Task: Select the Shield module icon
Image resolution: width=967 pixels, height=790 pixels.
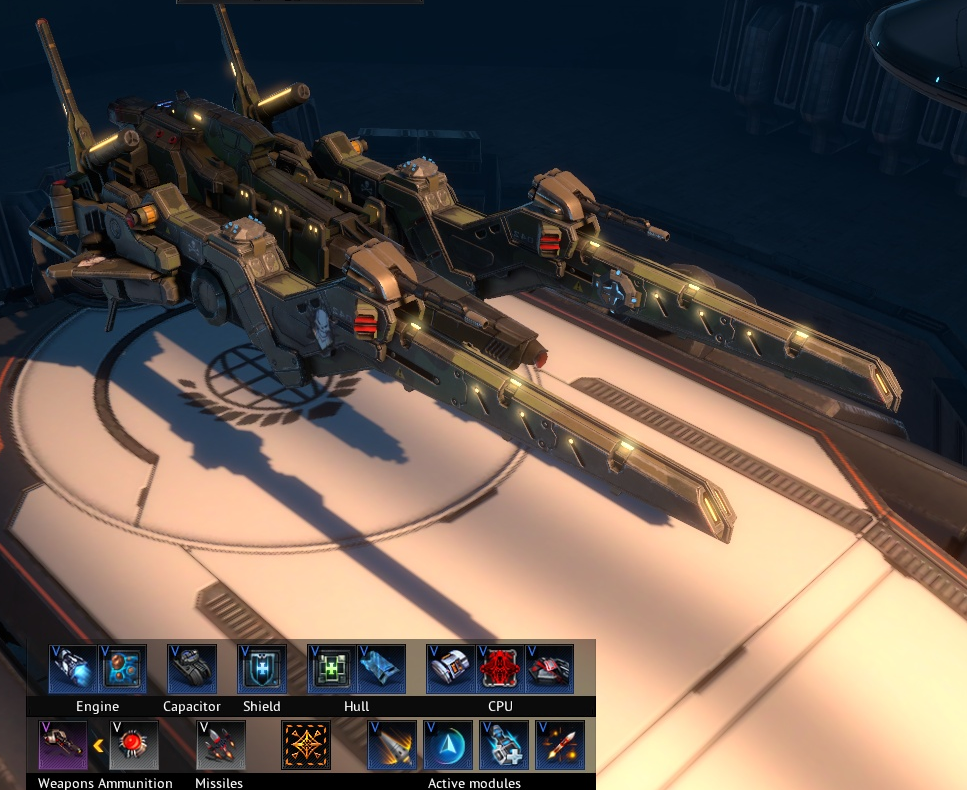Action: [262, 669]
